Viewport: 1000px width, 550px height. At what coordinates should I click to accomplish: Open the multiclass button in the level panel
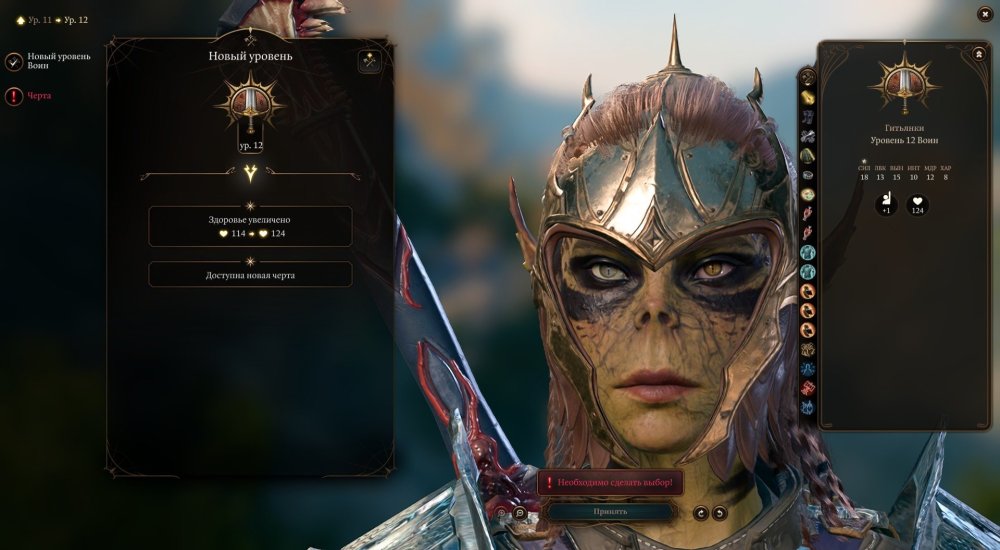click(369, 62)
